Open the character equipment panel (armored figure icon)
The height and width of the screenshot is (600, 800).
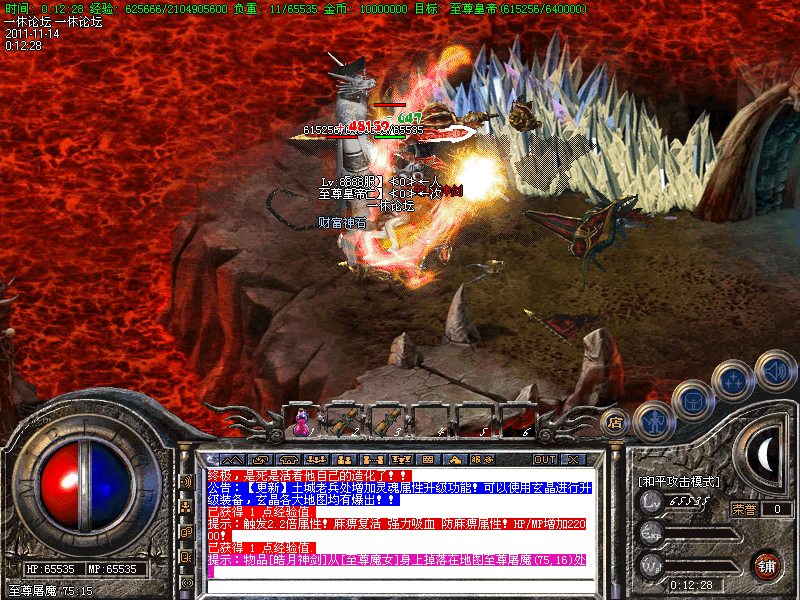click(651, 421)
